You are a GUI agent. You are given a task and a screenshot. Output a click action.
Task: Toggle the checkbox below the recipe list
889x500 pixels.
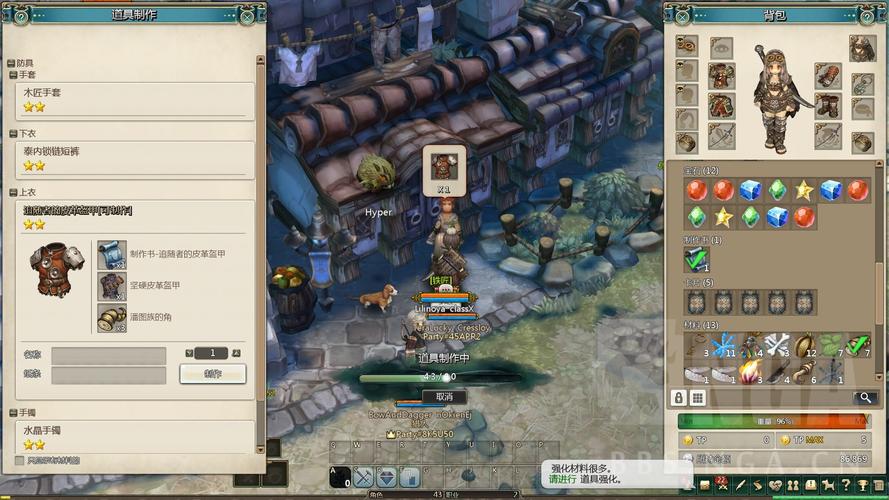pyautogui.click(x=19, y=461)
